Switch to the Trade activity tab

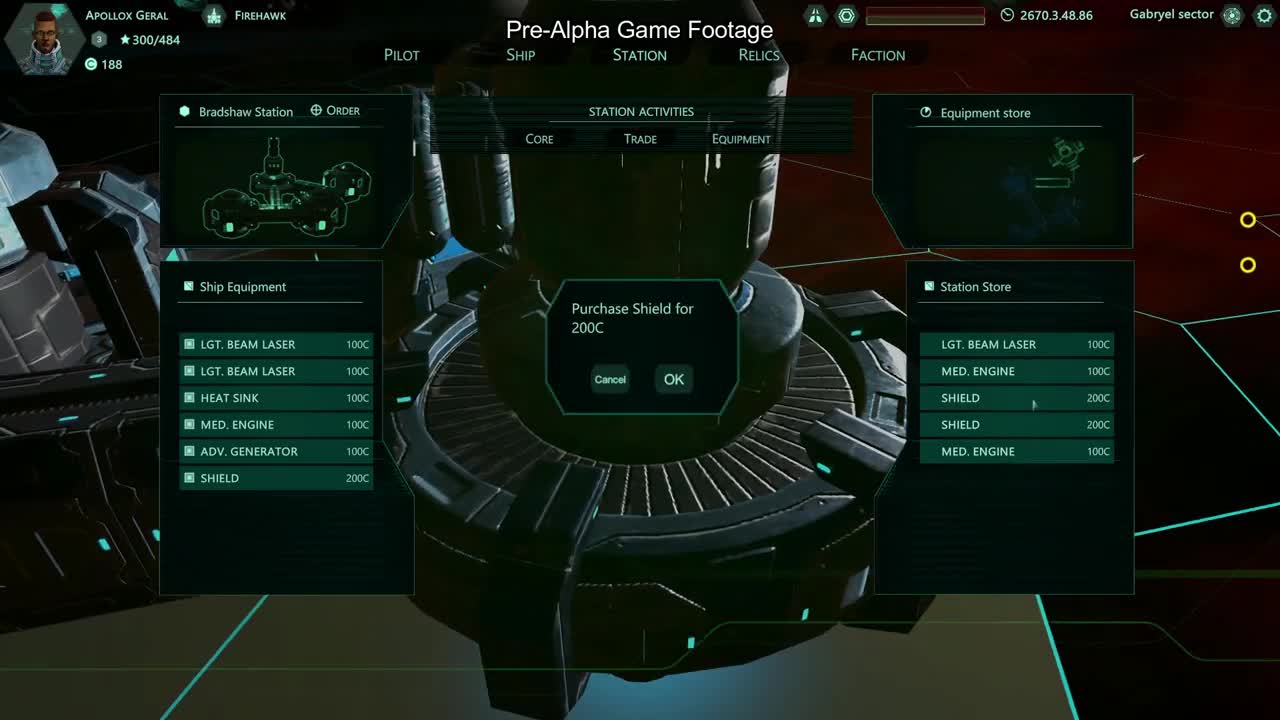click(640, 138)
